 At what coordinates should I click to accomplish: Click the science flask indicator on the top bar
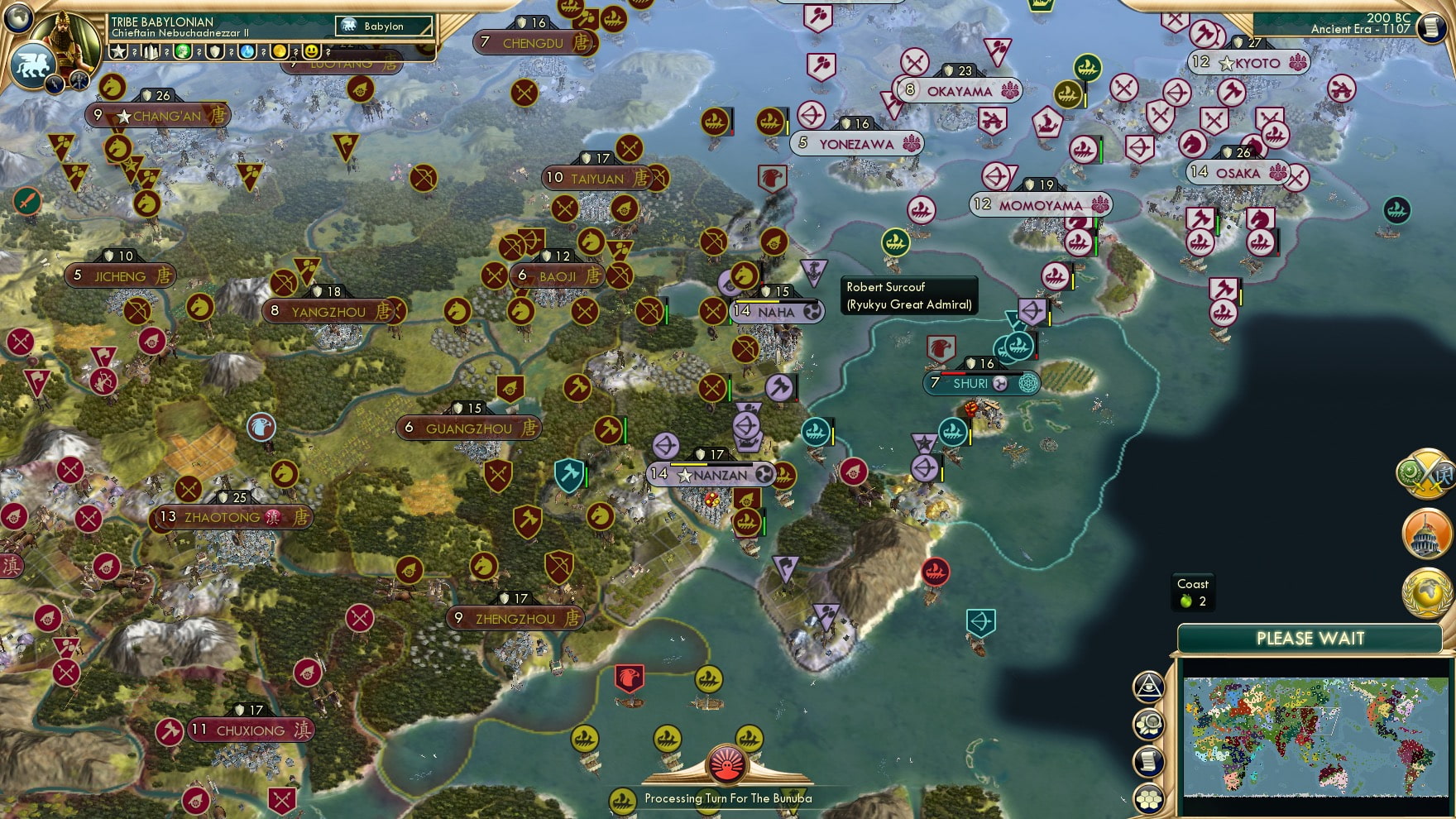(247, 53)
